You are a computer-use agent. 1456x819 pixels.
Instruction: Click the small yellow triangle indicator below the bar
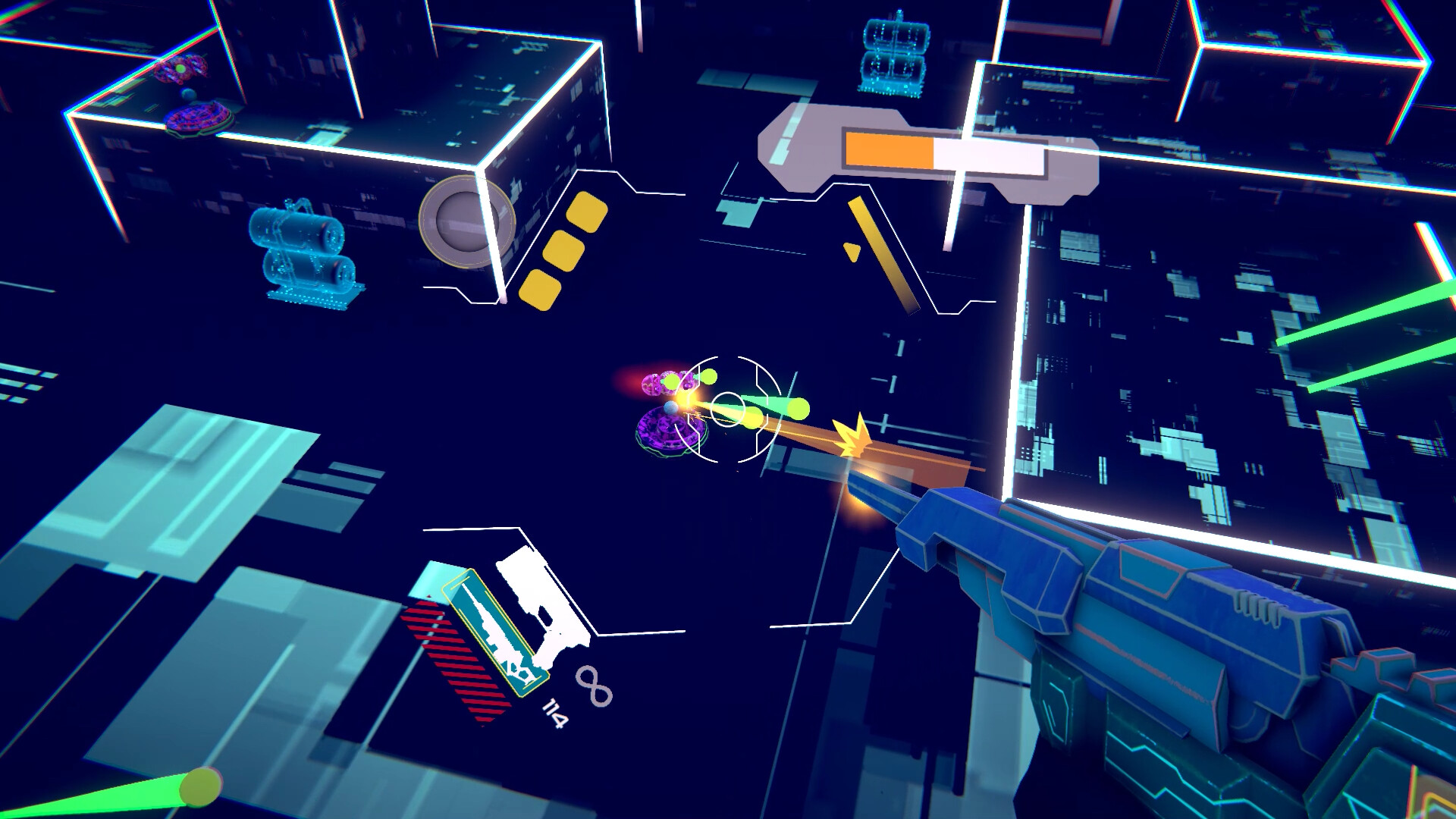point(852,250)
